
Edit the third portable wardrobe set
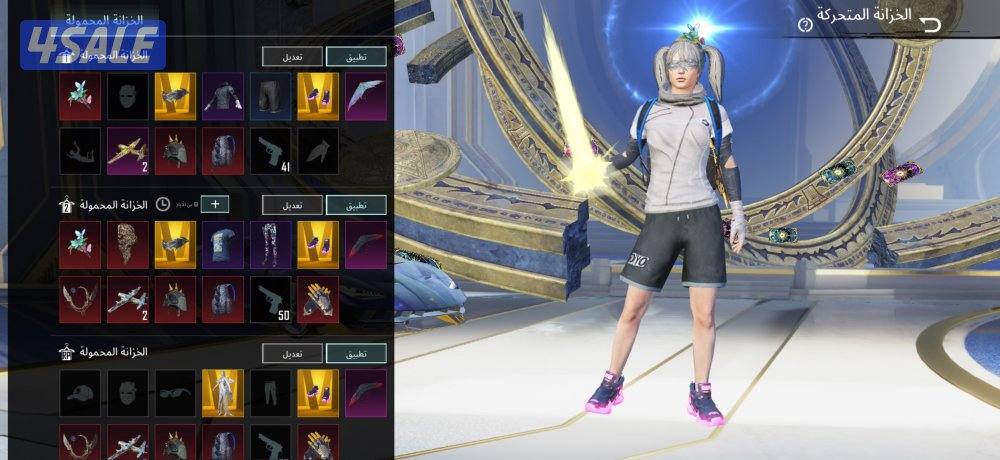(293, 354)
